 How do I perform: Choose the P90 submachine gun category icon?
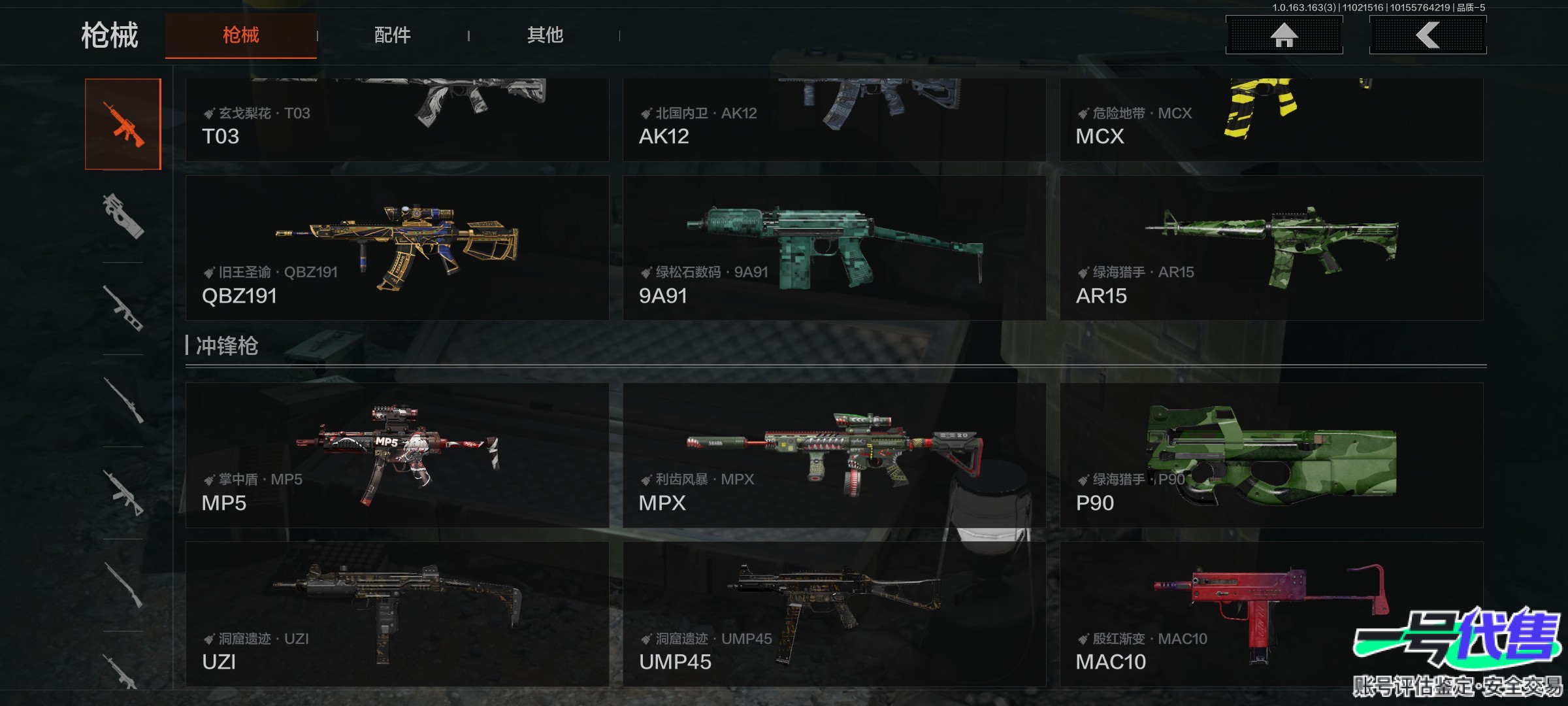[123, 216]
